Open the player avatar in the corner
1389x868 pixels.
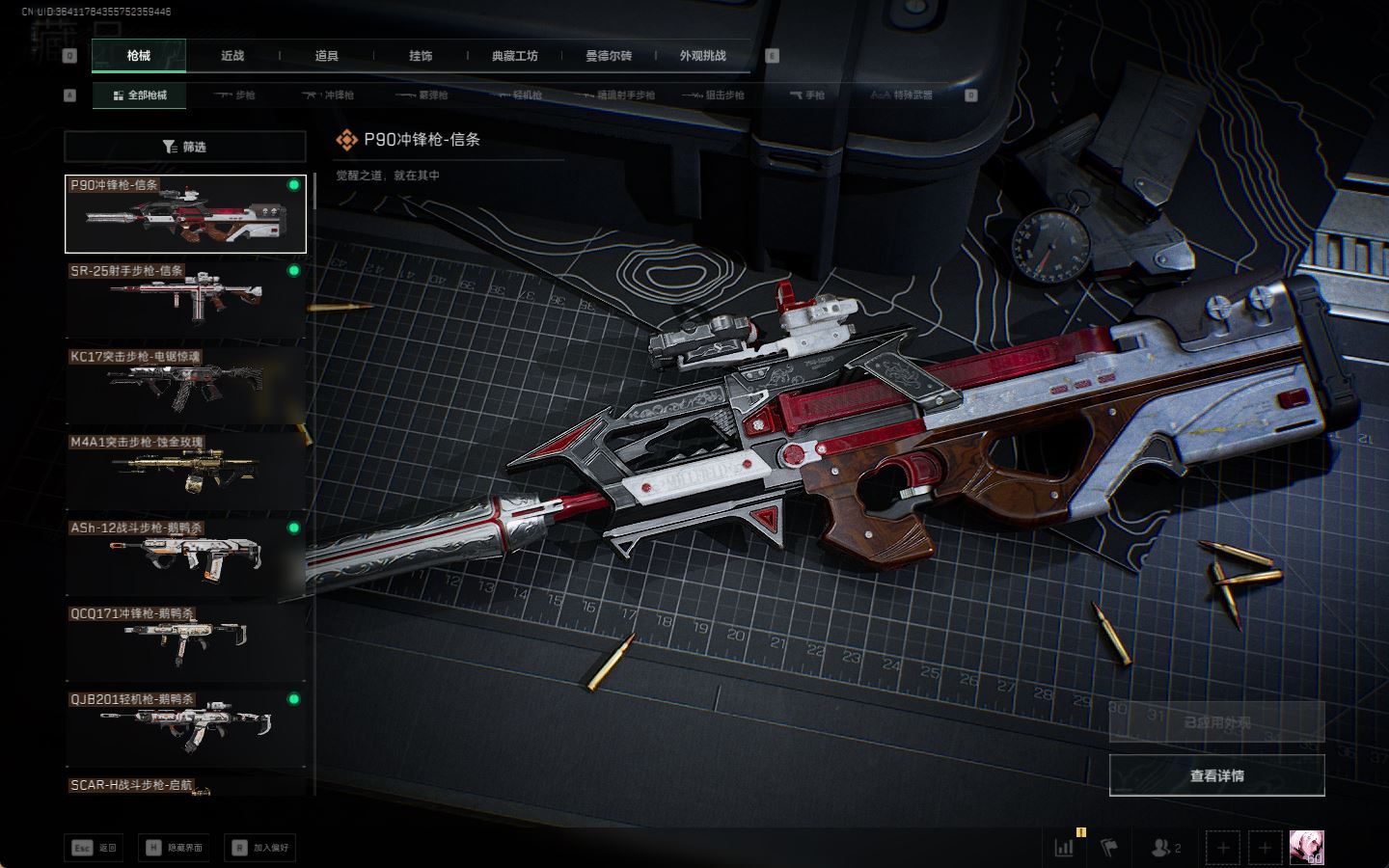pyautogui.click(x=1306, y=848)
